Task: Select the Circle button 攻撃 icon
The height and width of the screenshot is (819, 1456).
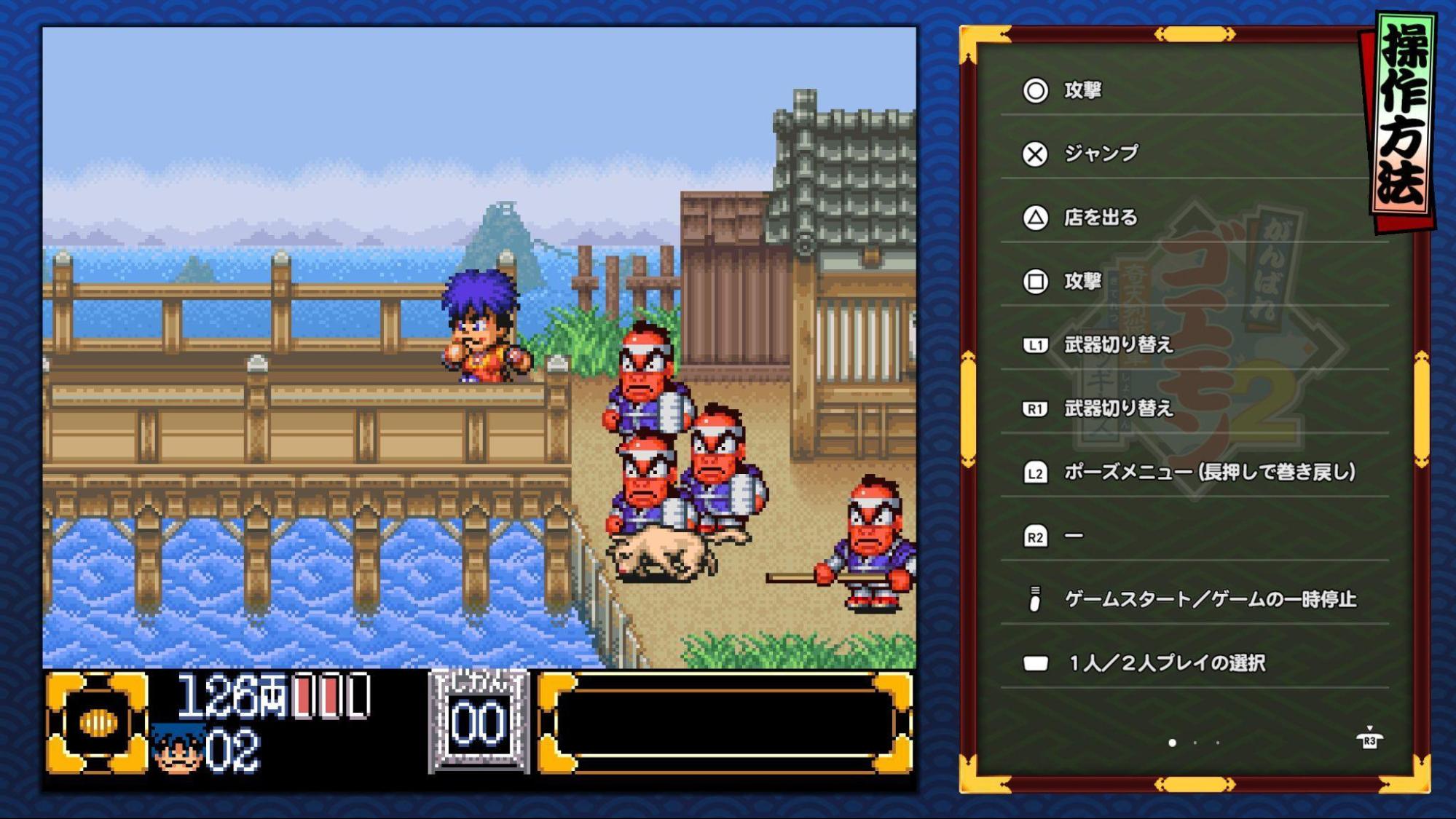Action: pyautogui.click(x=1034, y=90)
